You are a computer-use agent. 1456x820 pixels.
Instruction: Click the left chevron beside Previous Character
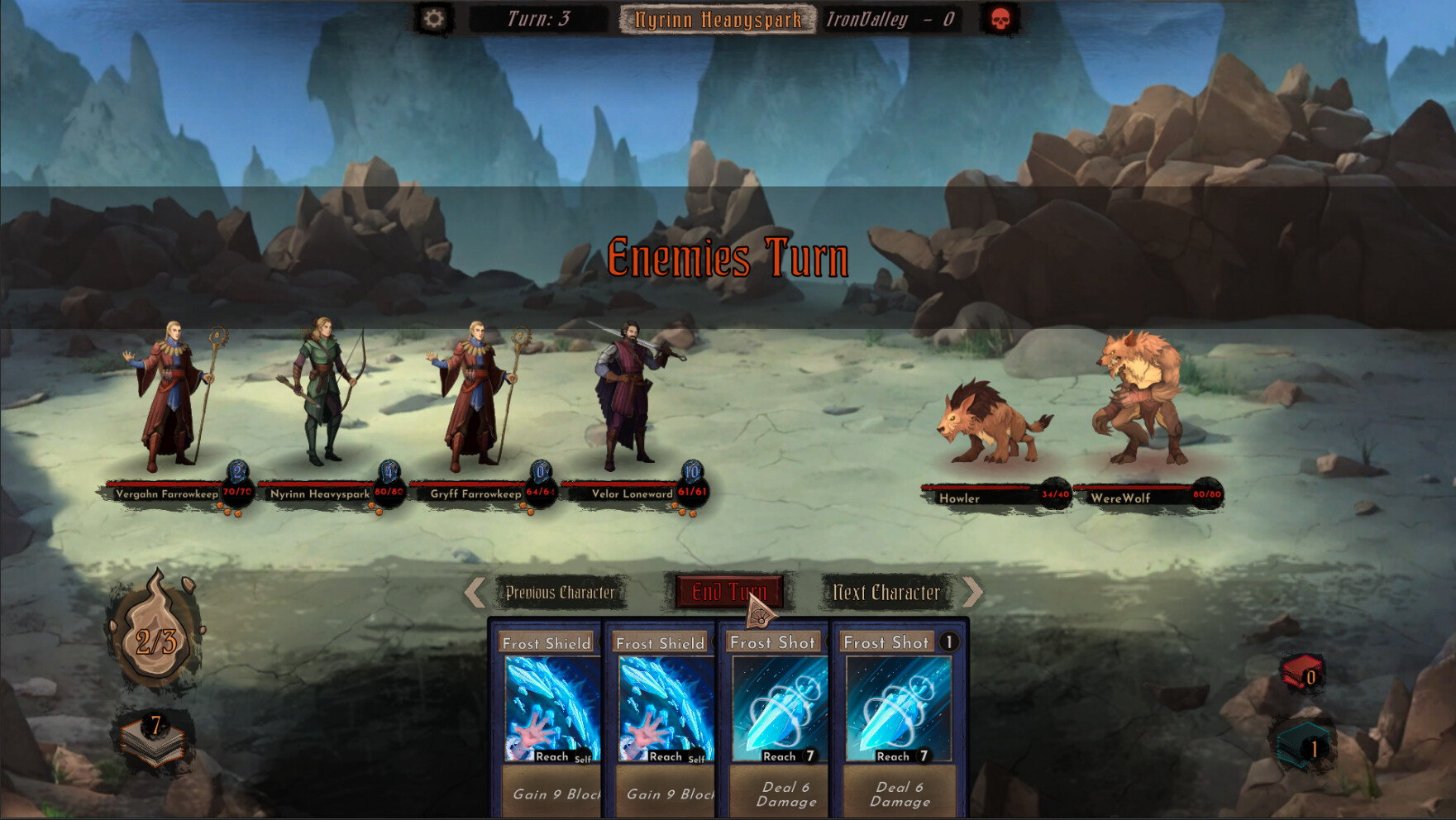coord(473,592)
